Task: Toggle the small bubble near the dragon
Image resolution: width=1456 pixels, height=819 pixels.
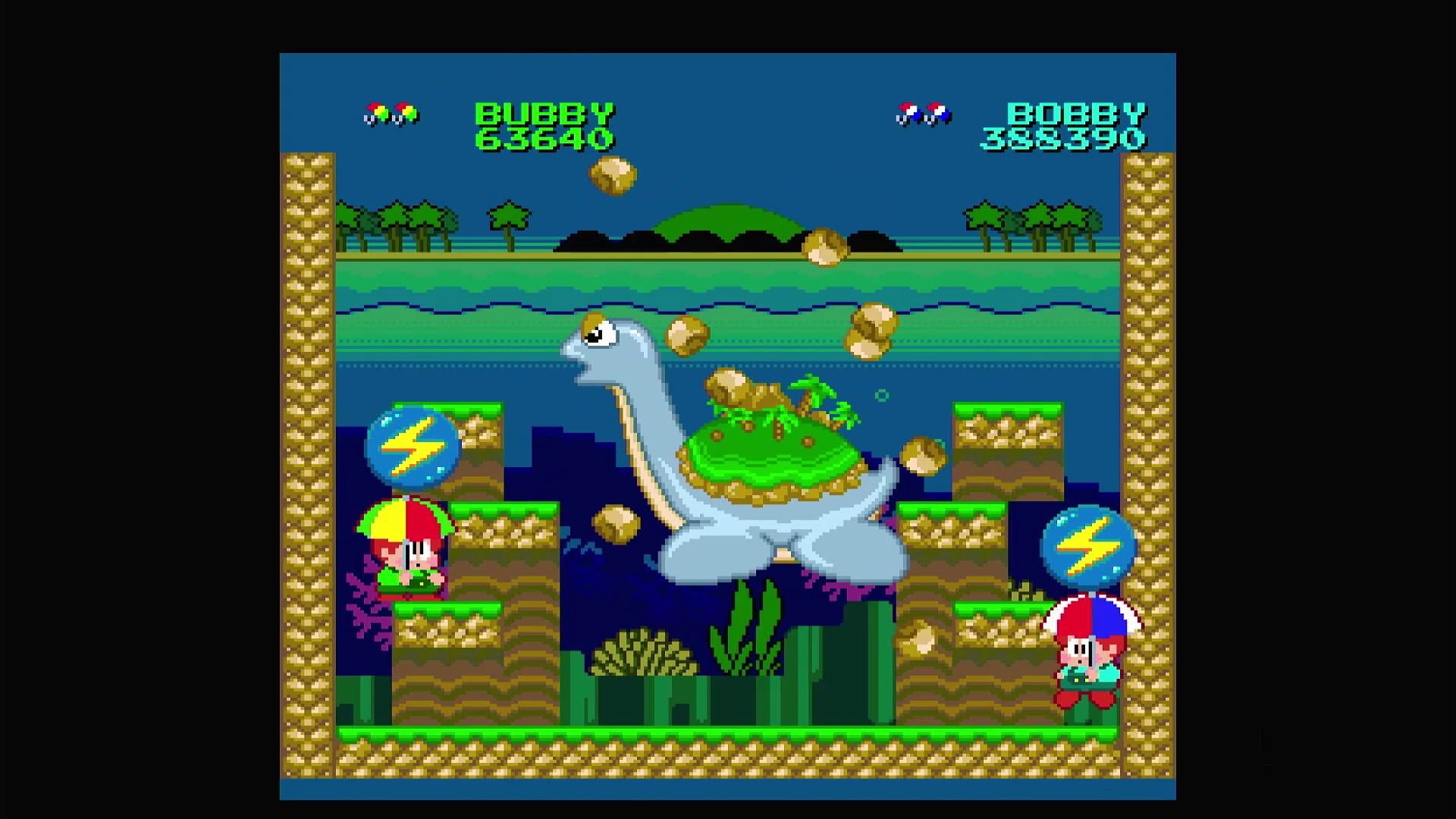Action: 882,395
